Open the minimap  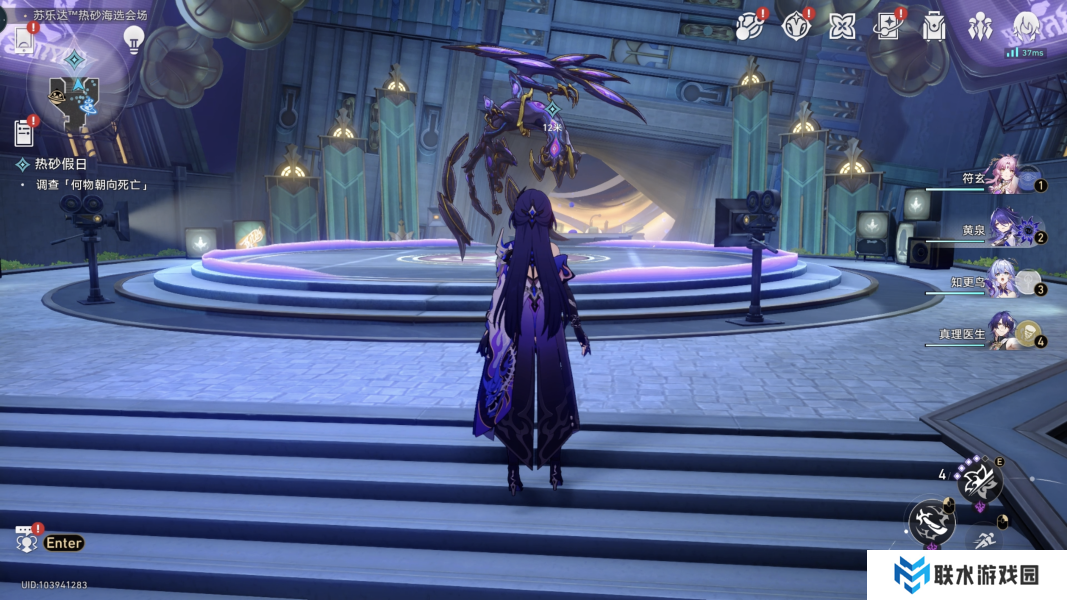[x=77, y=90]
